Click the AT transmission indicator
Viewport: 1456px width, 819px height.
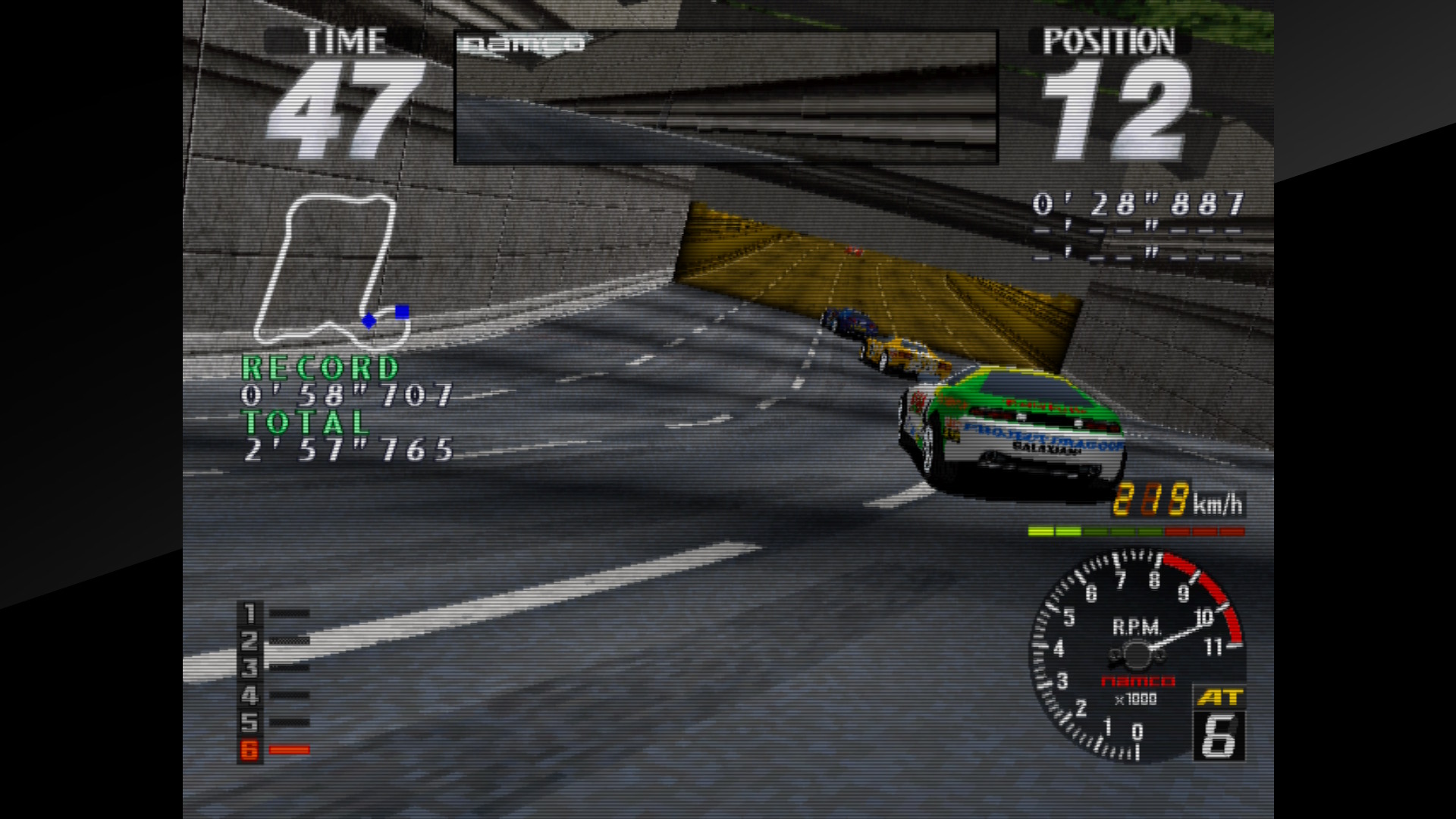pyautogui.click(x=1219, y=698)
